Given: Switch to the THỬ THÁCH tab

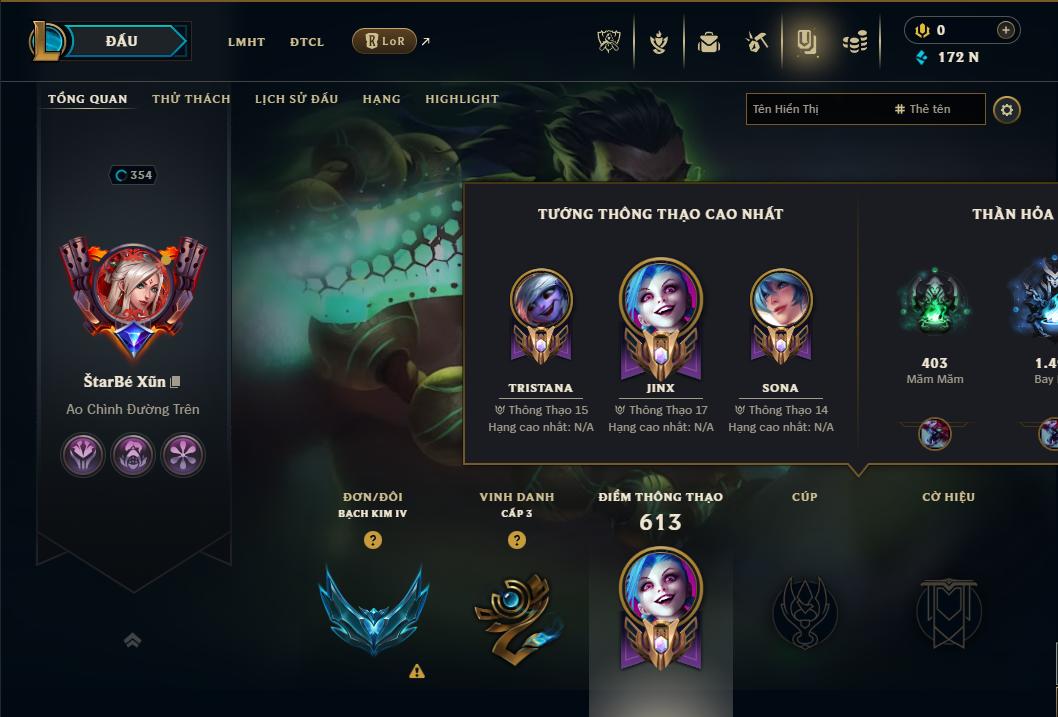Looking at the screenshot, I should tap(191, 99).
